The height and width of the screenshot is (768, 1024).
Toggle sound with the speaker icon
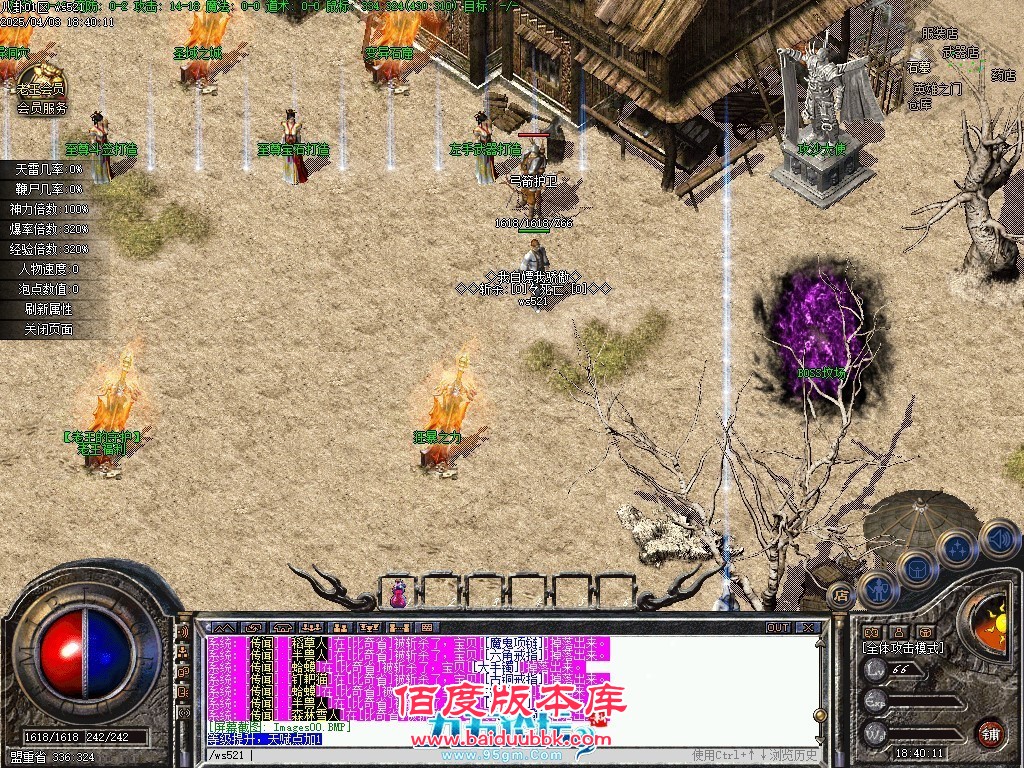(998, 539)
